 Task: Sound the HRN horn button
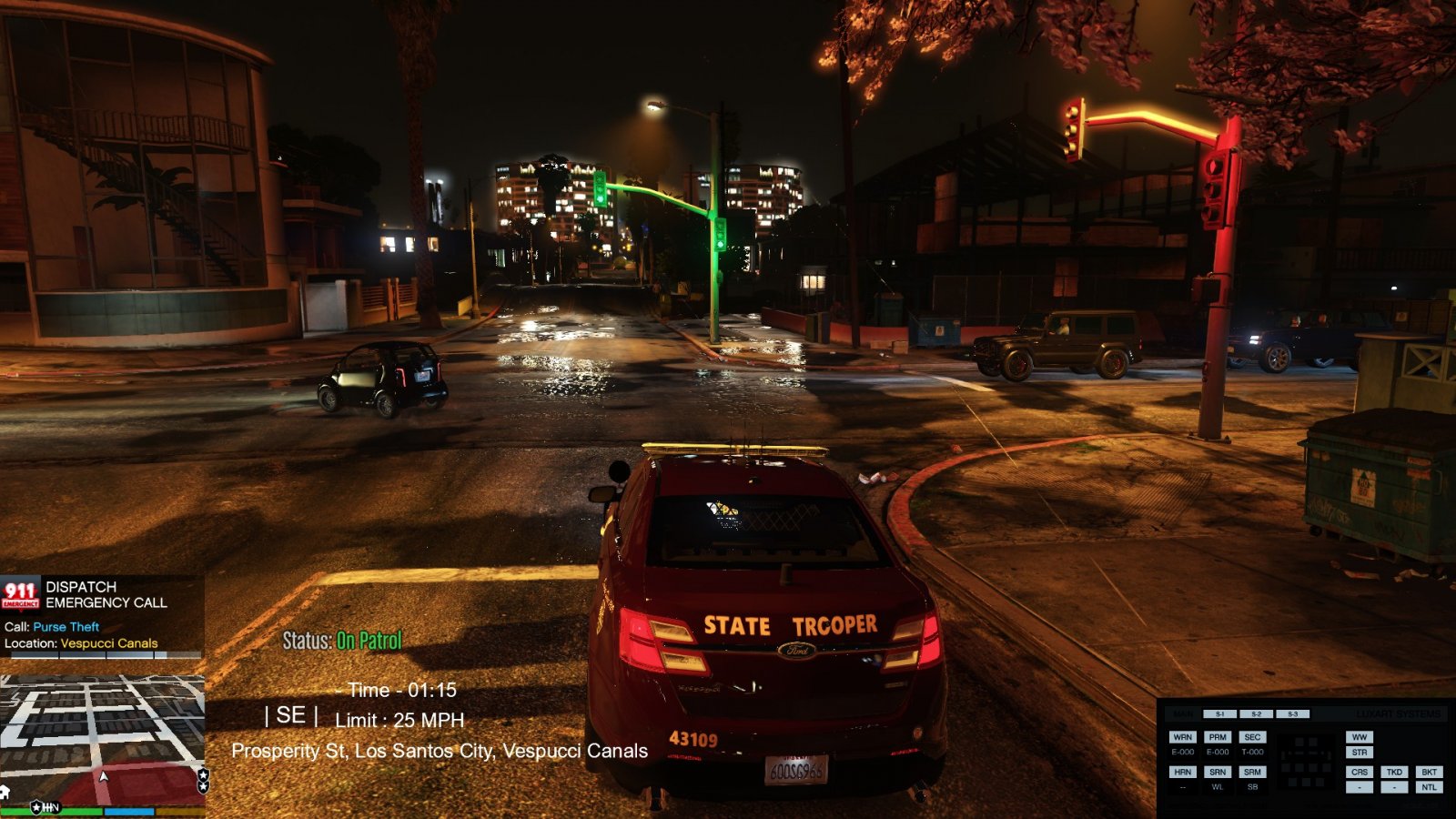[1182, 772]
